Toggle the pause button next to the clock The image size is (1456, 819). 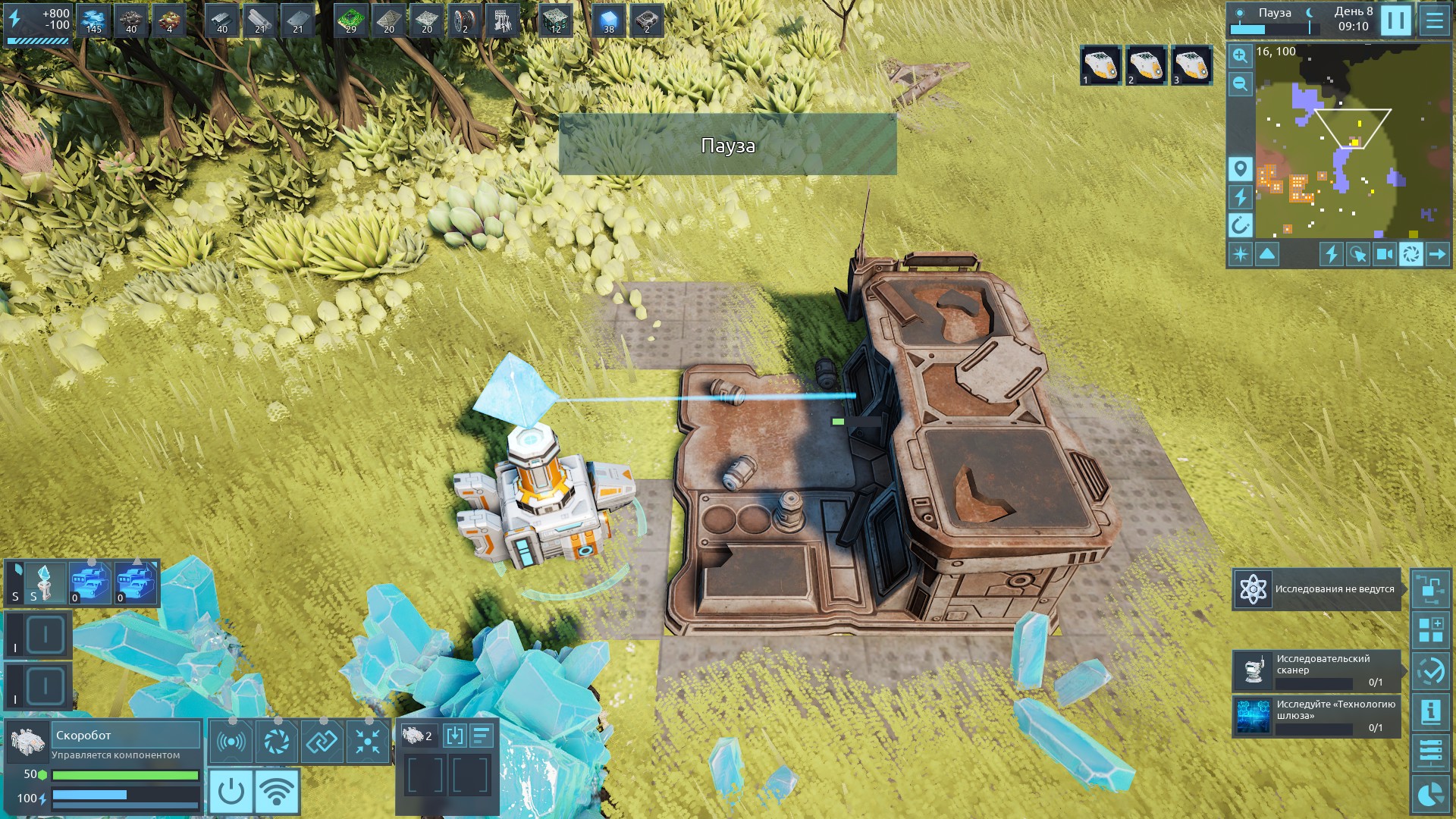point(1395,20)
